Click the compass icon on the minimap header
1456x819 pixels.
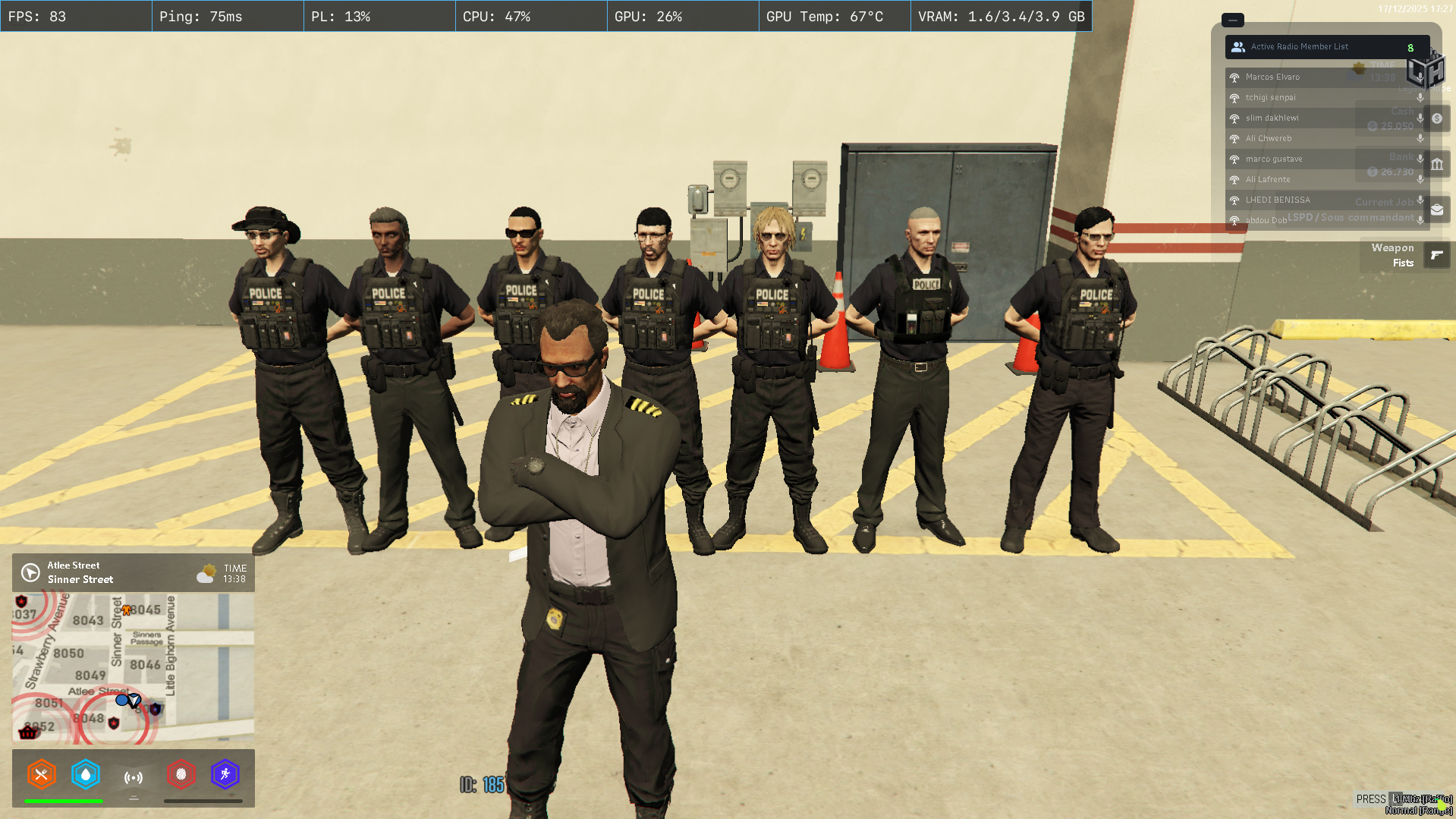click(29, 572)
